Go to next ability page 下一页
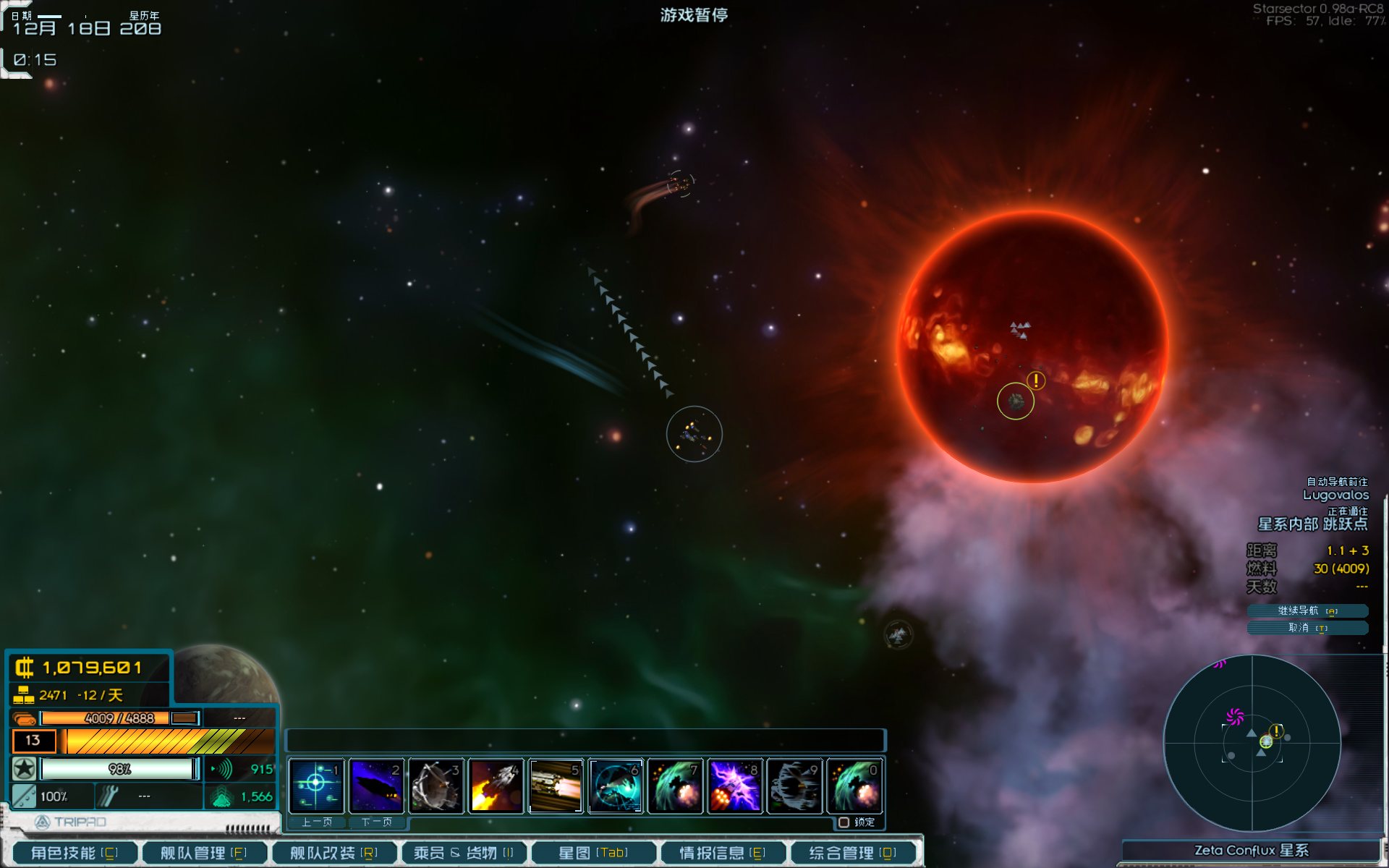 376,822
